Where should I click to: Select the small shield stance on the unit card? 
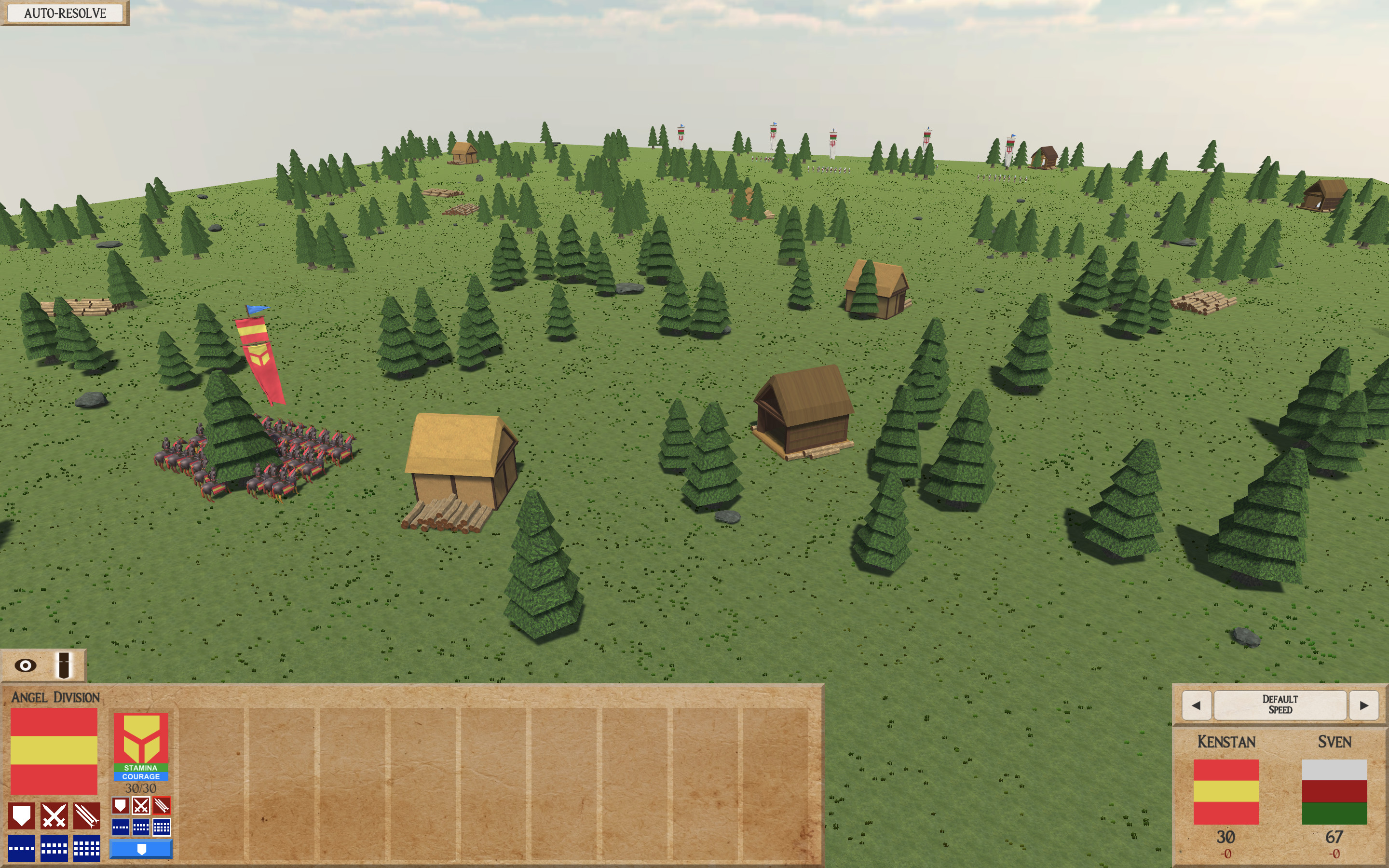point(121,806)
